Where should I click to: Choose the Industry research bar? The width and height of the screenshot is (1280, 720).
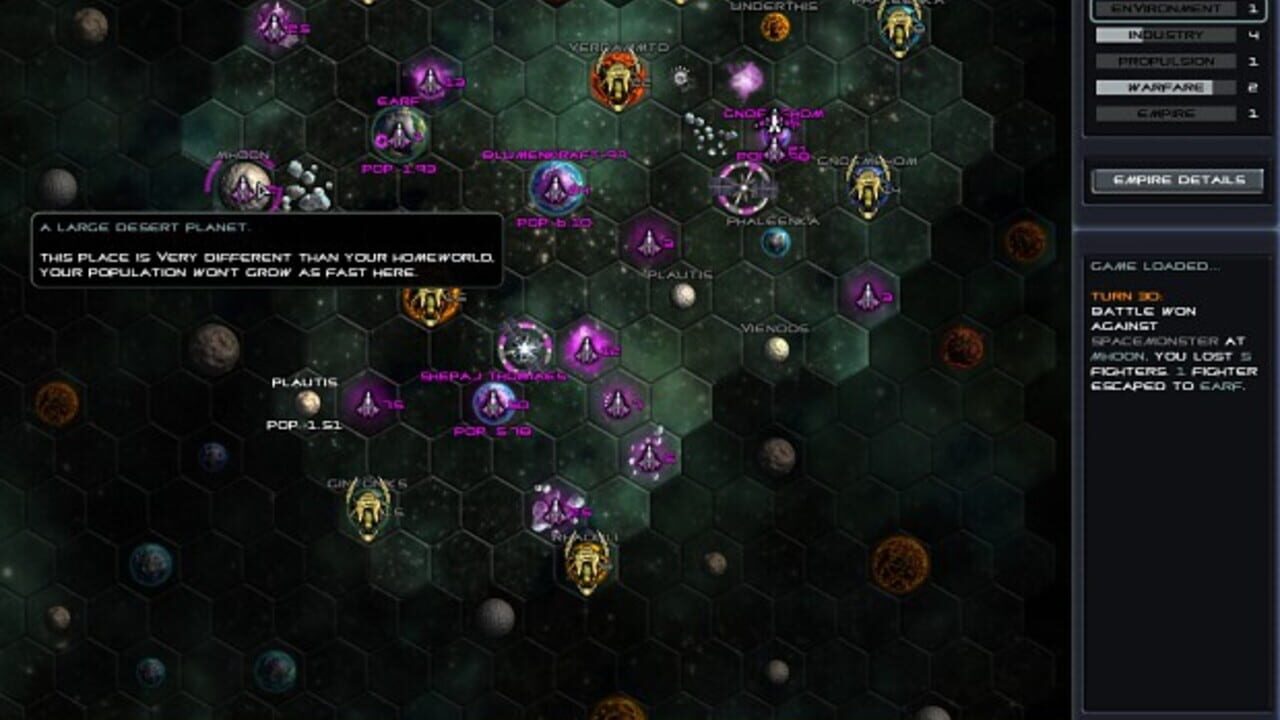pos(1165,36)
